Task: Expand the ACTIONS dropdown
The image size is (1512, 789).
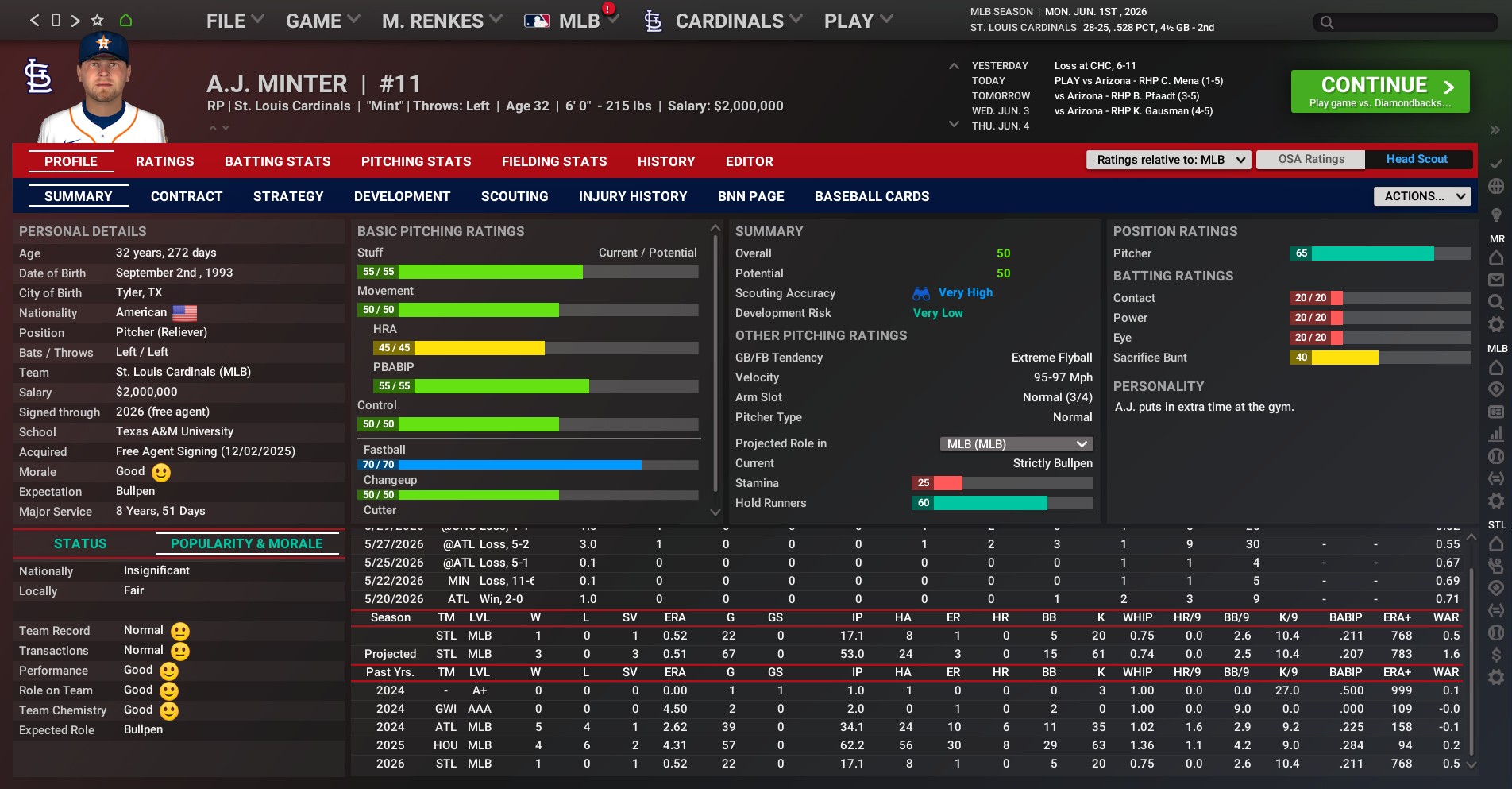Action: click(1421, 196)
